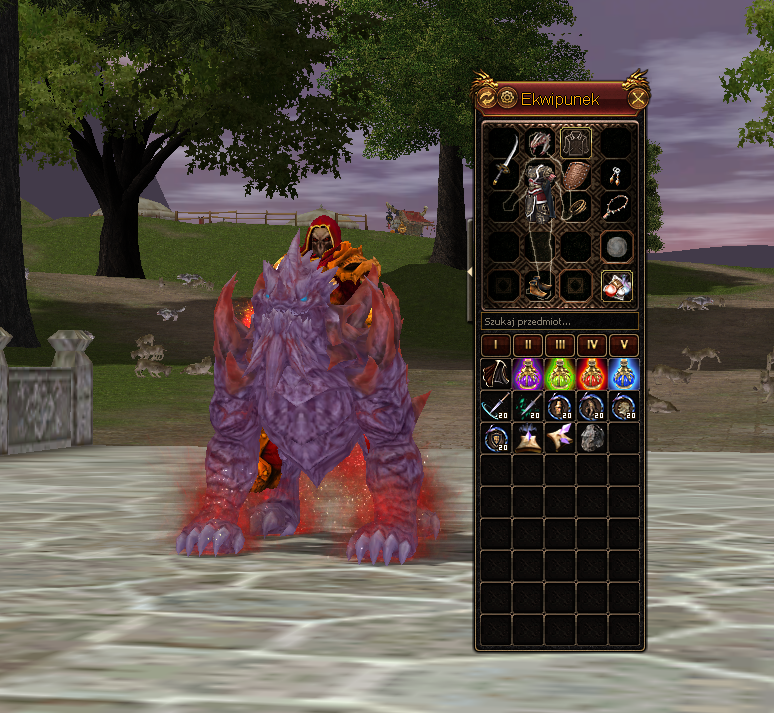This screenshot has width=774, height=713.
Task: Switch to inventory page I
Action: tap(496, 346)
